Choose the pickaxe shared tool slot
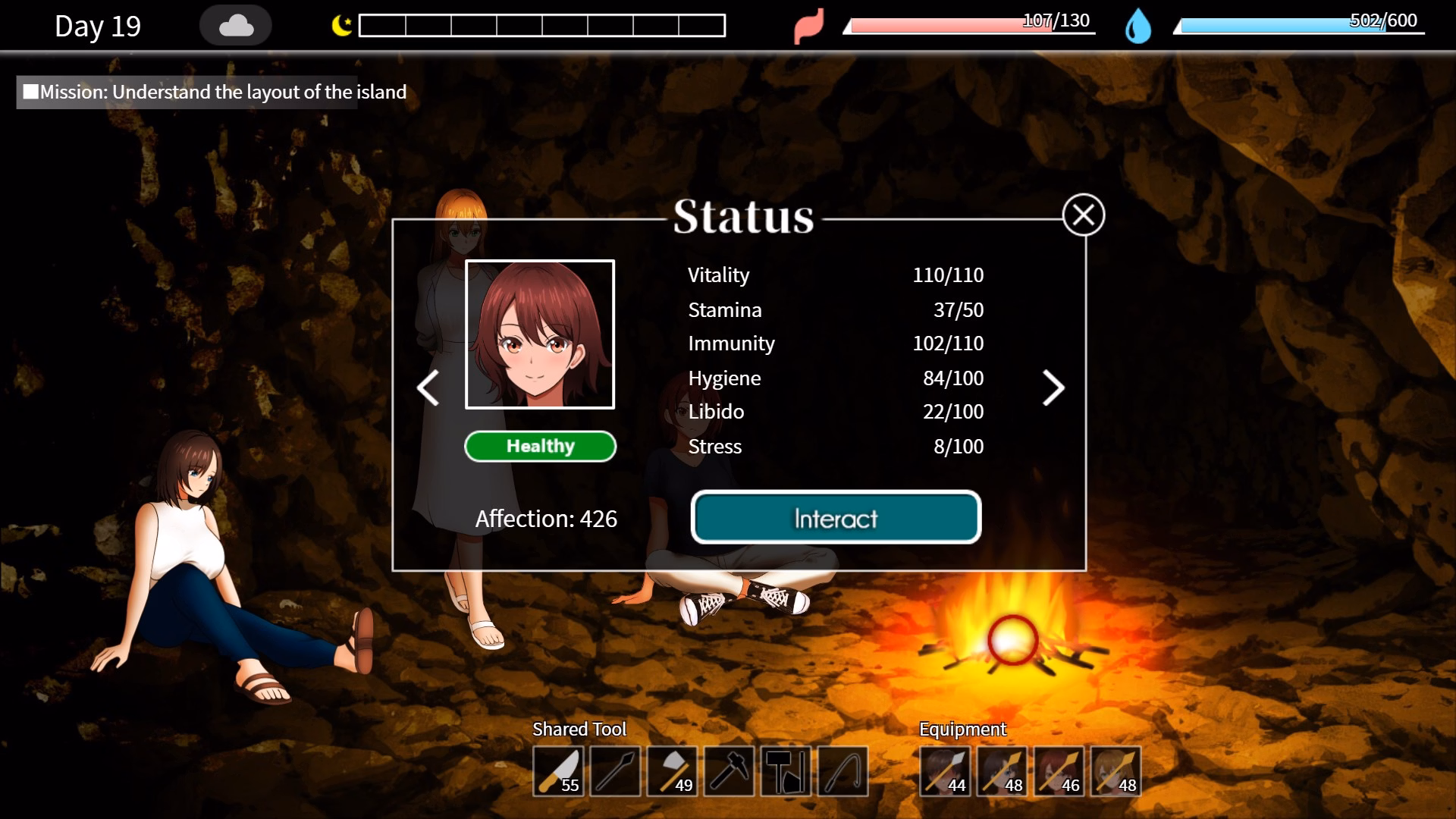The height and width of the screenshot is (819, 1456). 729,771
